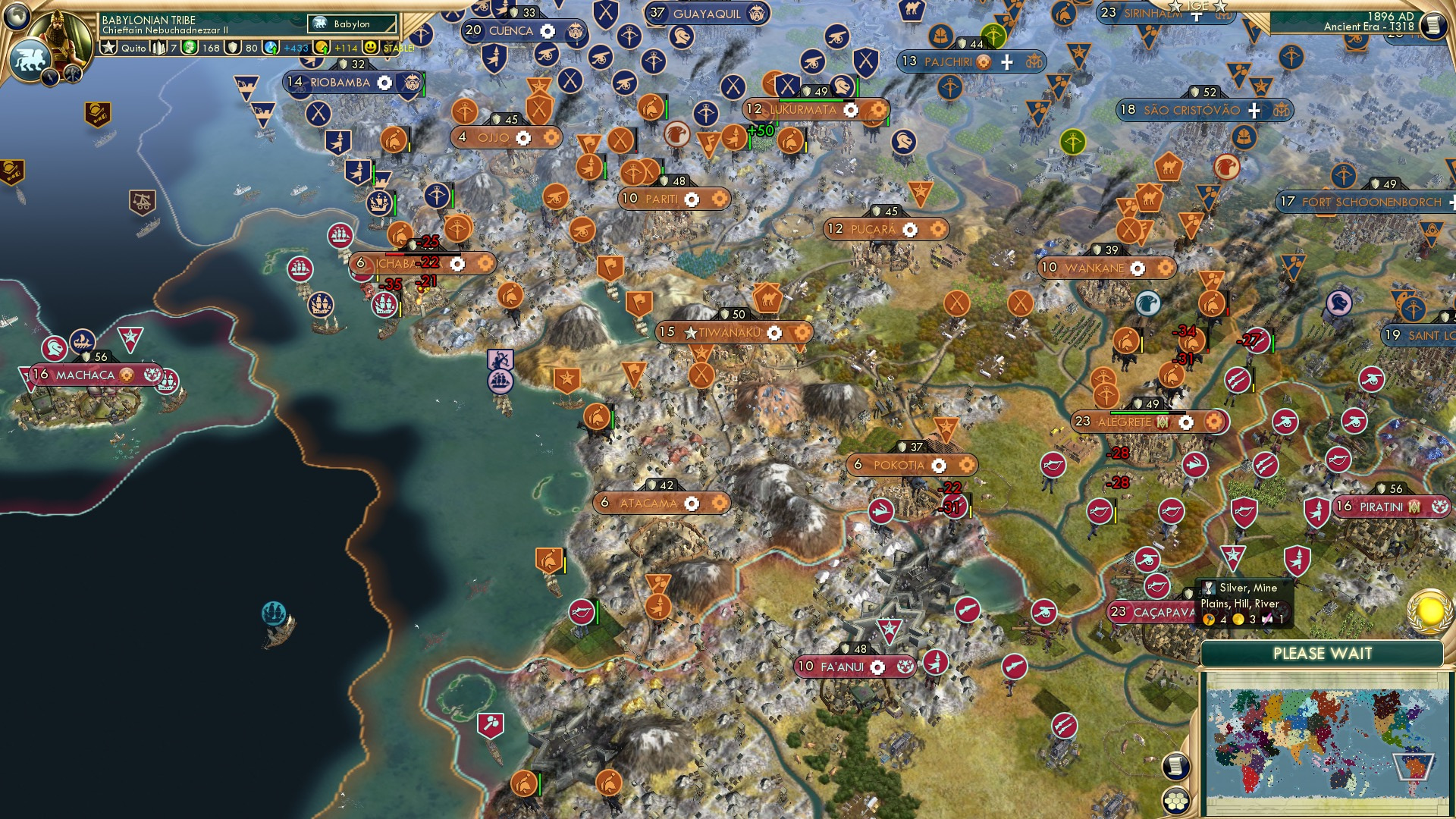Expand the Babylon civilization dropdown
The height and width of the screenshot is (819, 1456).
353,24
